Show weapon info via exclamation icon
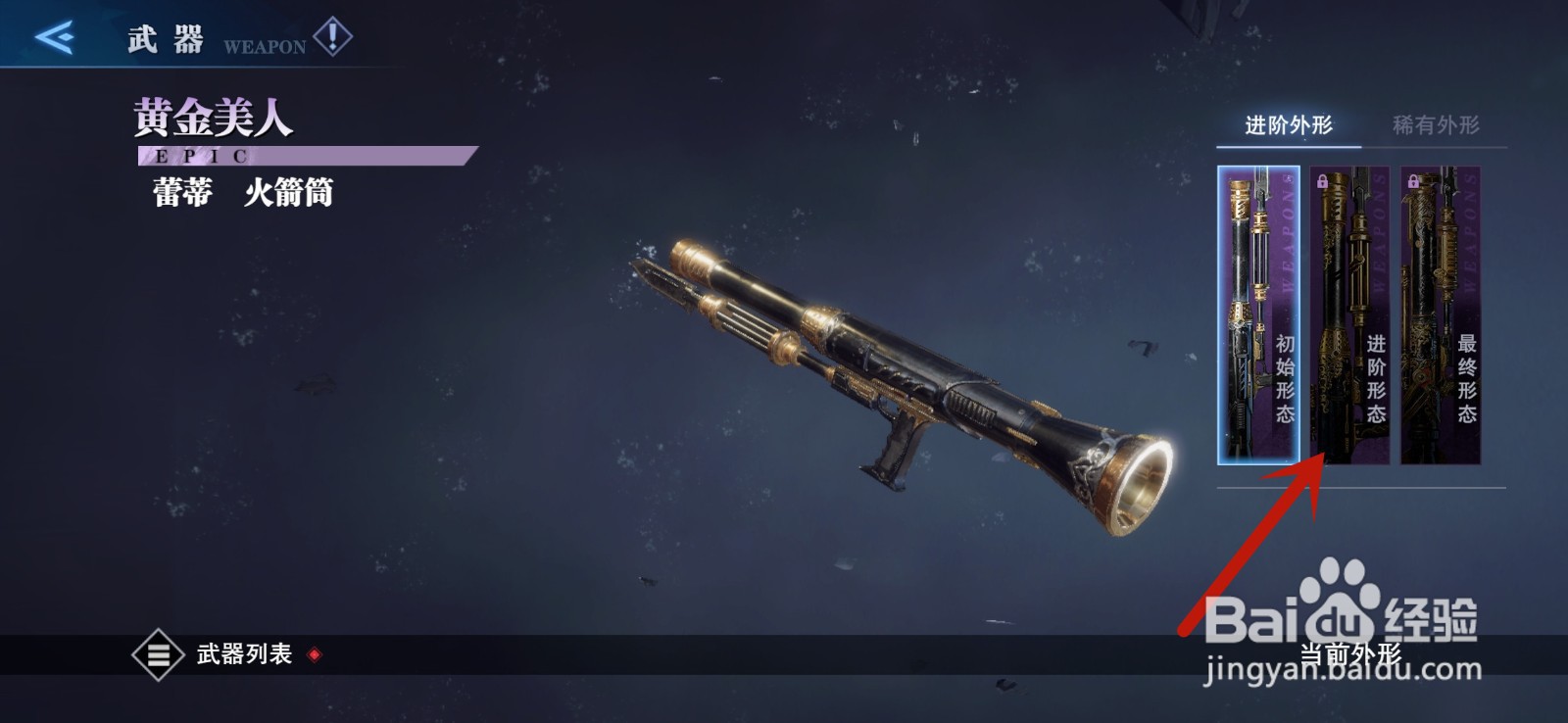The image size is (1568, 723). (x=333, y=37)
